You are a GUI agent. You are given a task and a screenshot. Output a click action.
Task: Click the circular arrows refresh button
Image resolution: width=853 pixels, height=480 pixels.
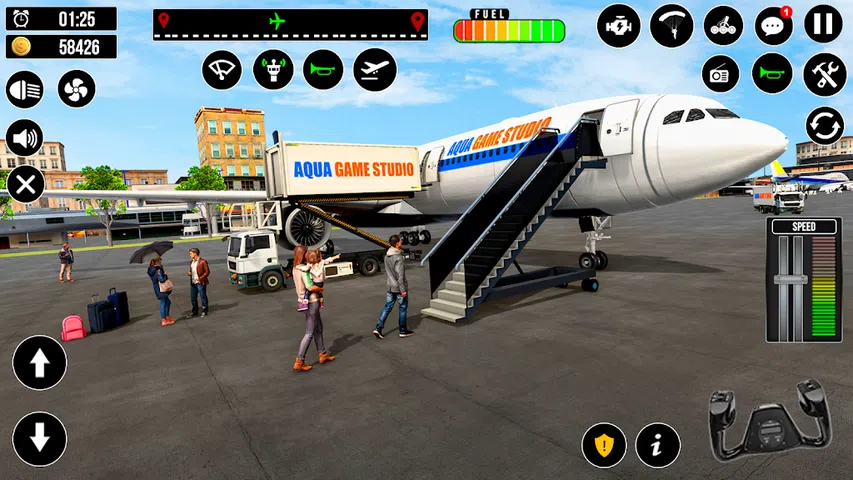tap(825, 127)
